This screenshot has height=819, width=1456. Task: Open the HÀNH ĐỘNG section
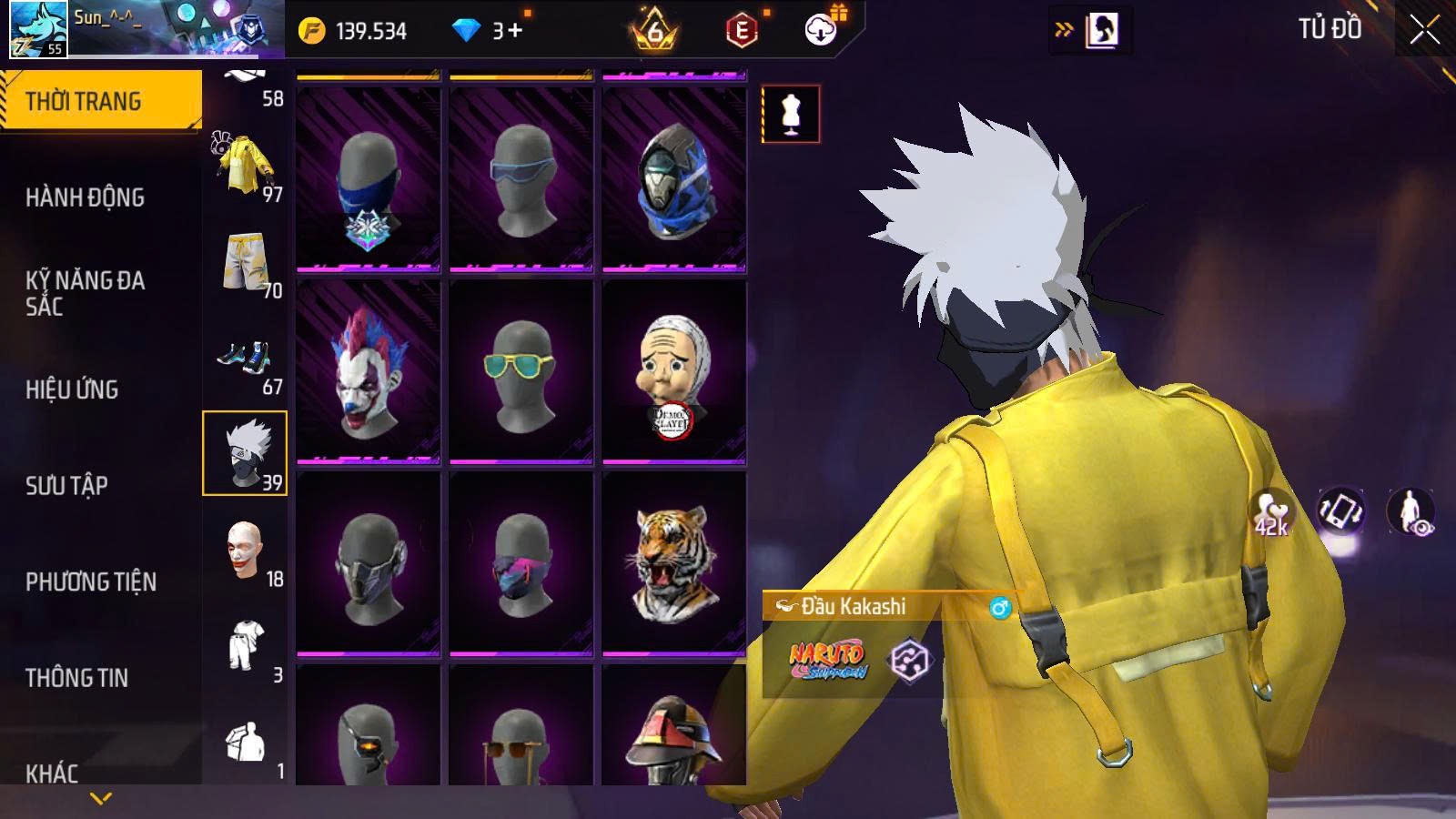[85, 197]
